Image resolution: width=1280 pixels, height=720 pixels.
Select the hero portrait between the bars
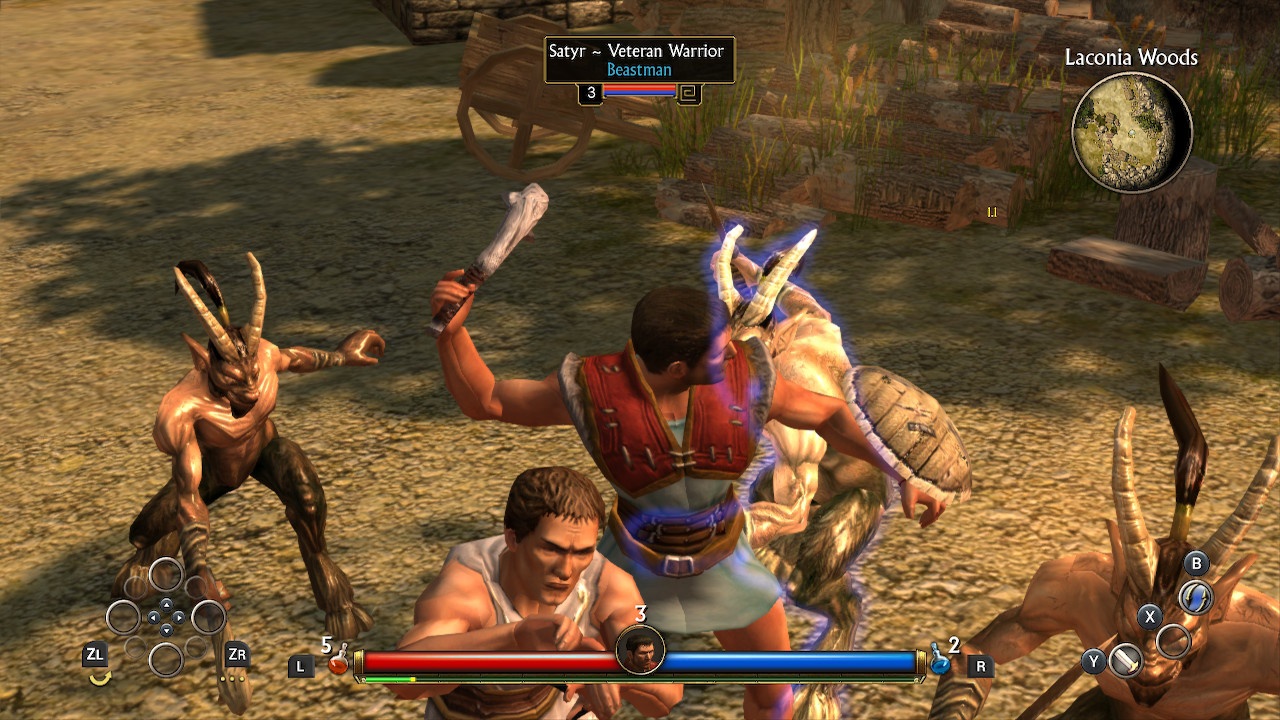[640, 650]
